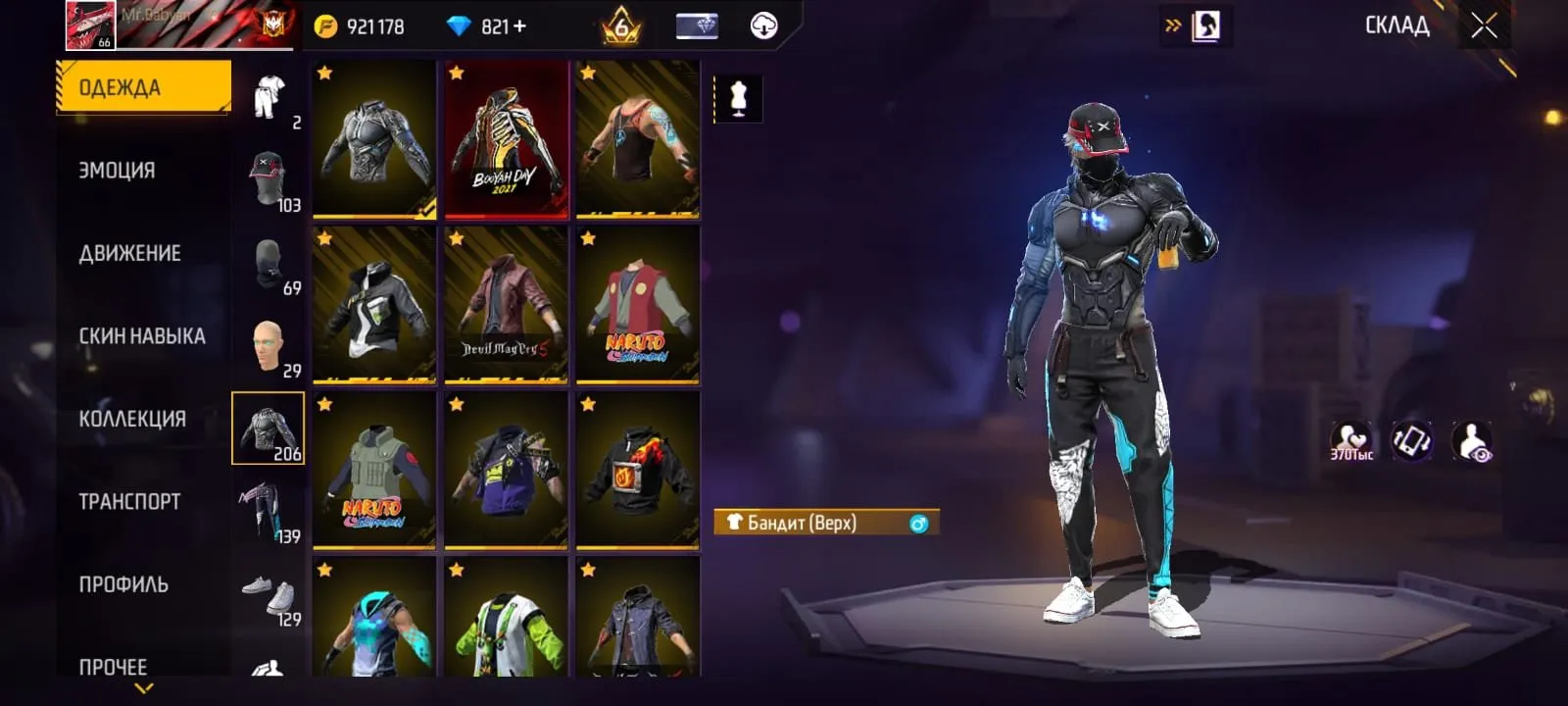Open the ТРАНСПОРТ section
1568x706 pixels.
[126, 500]
